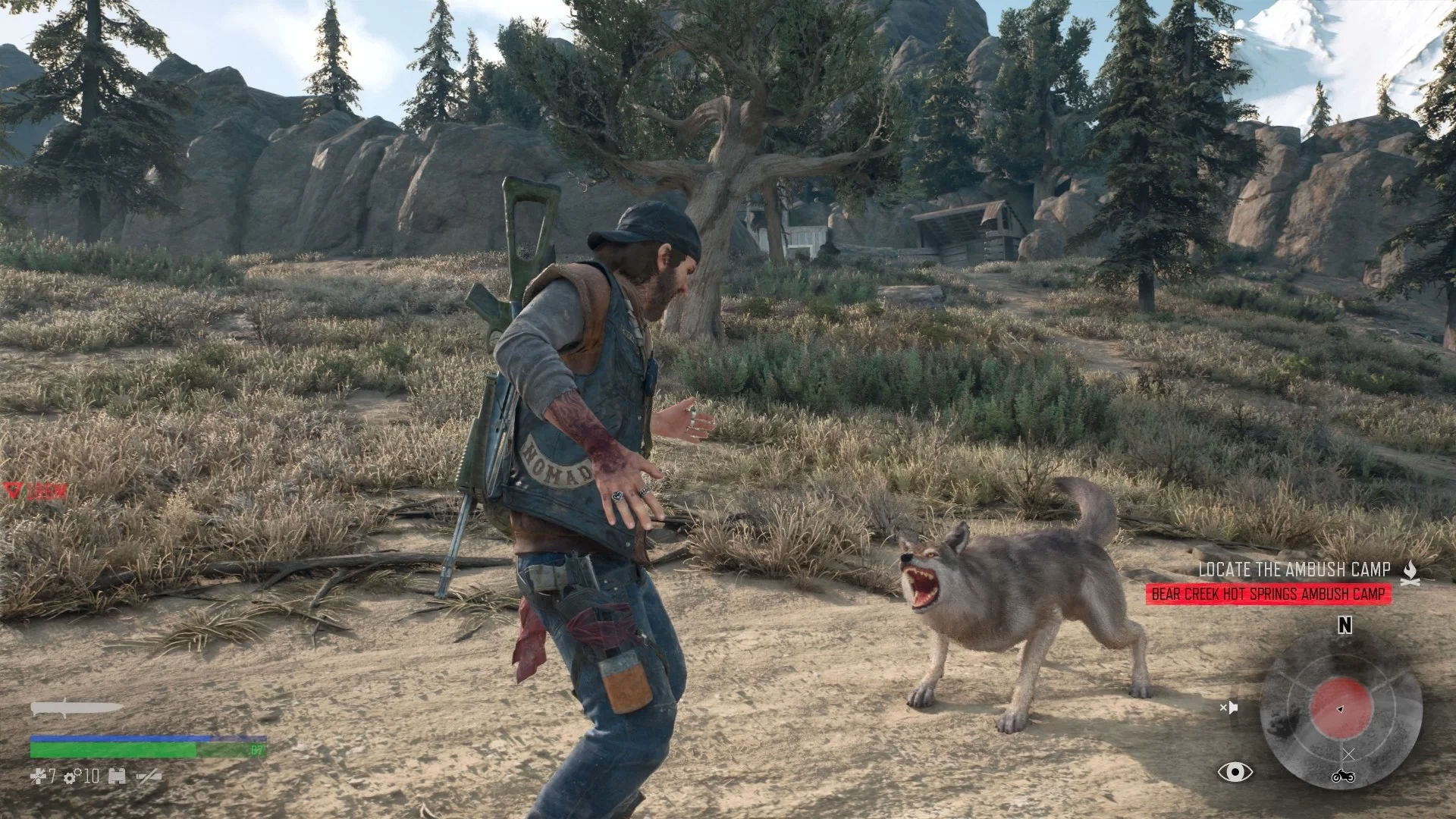Click the N compass marker above the minimap
Screen dimensions: 1456x819
tap(1345, 626)
